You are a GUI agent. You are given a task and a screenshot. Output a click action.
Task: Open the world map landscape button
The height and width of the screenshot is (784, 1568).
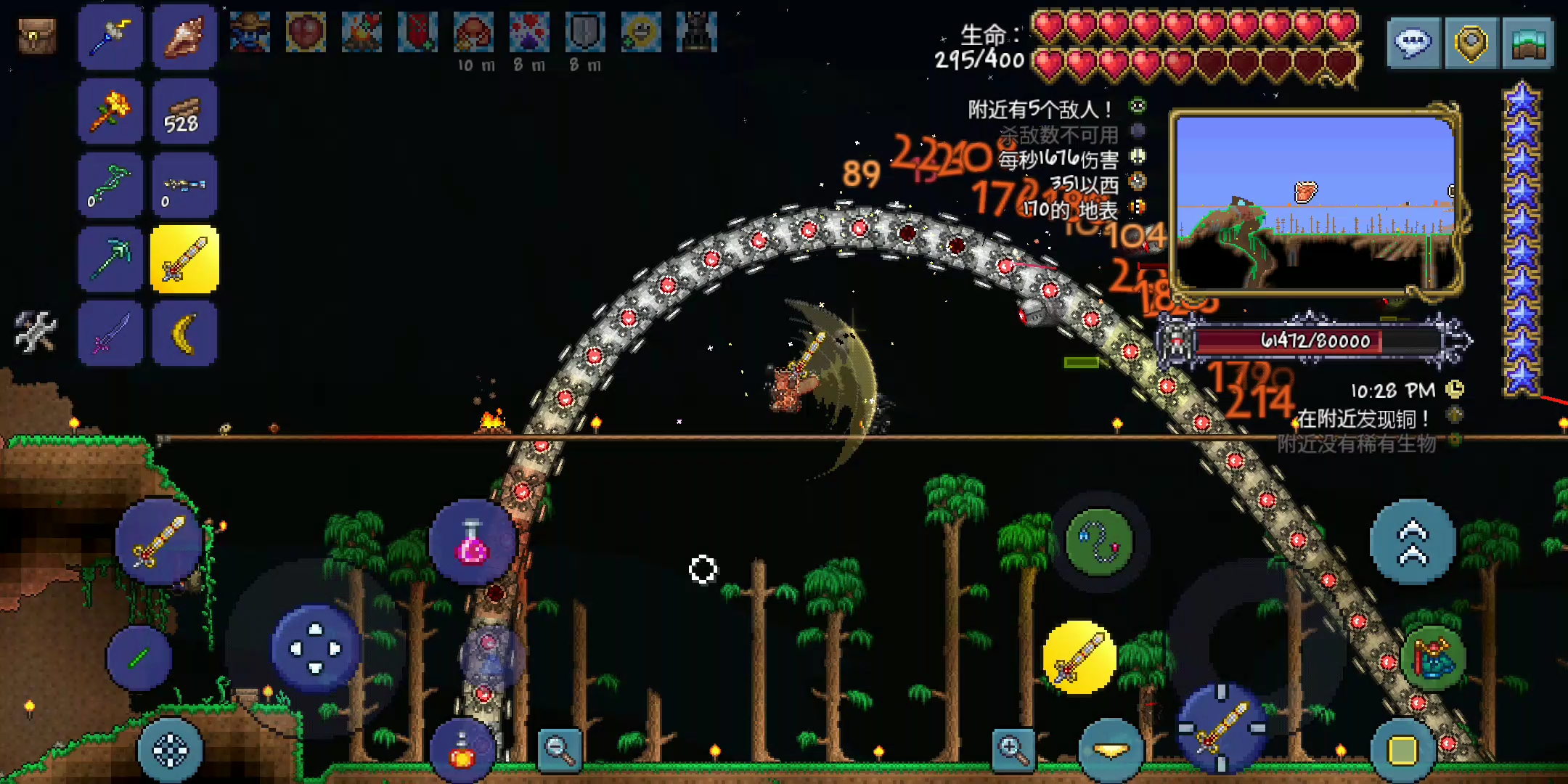click(x=1527, y=44)
